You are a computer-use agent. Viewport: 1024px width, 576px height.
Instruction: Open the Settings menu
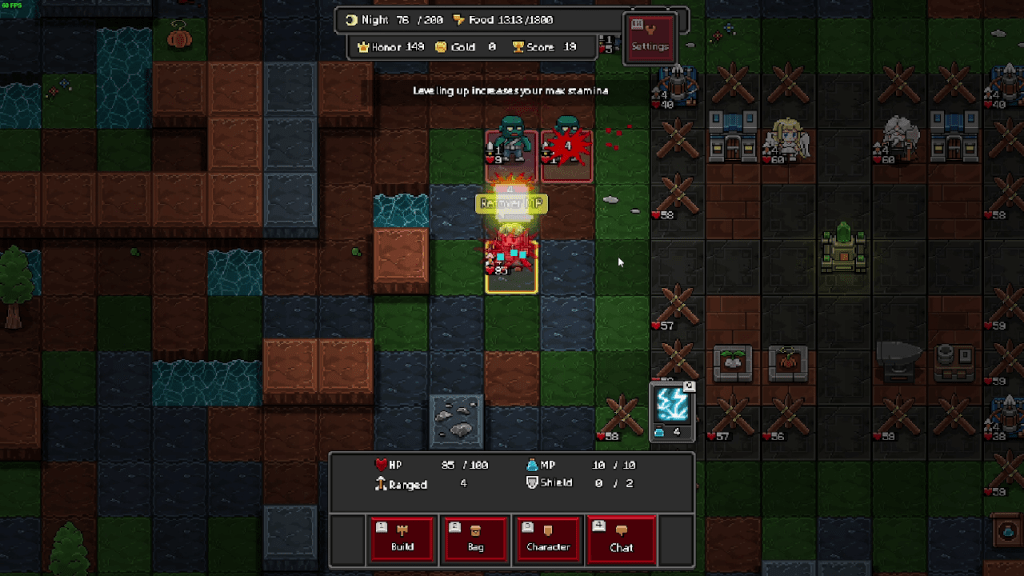pos(649,38)
